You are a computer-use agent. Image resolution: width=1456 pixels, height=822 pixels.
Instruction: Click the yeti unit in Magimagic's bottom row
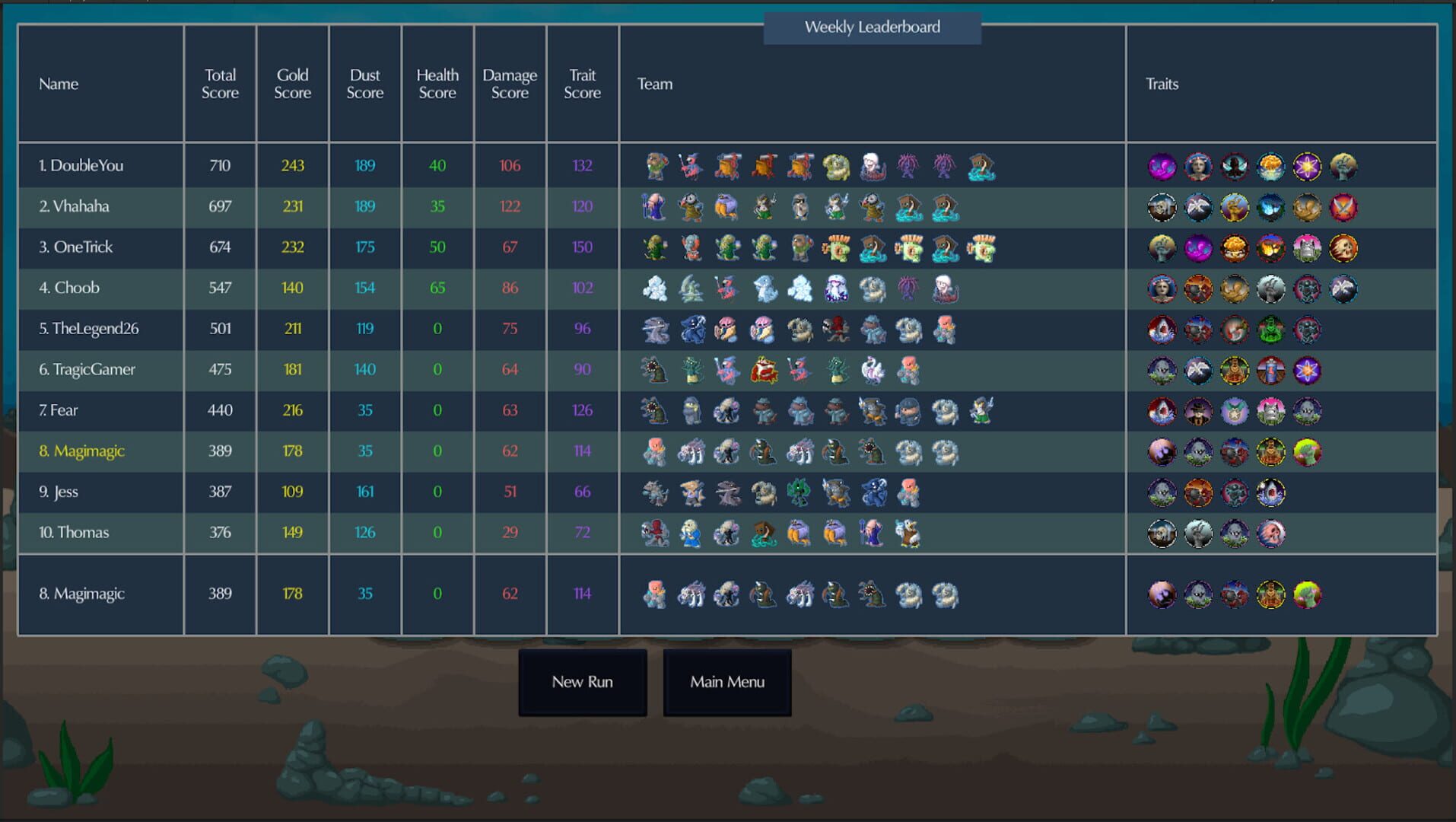pos(908,594)
